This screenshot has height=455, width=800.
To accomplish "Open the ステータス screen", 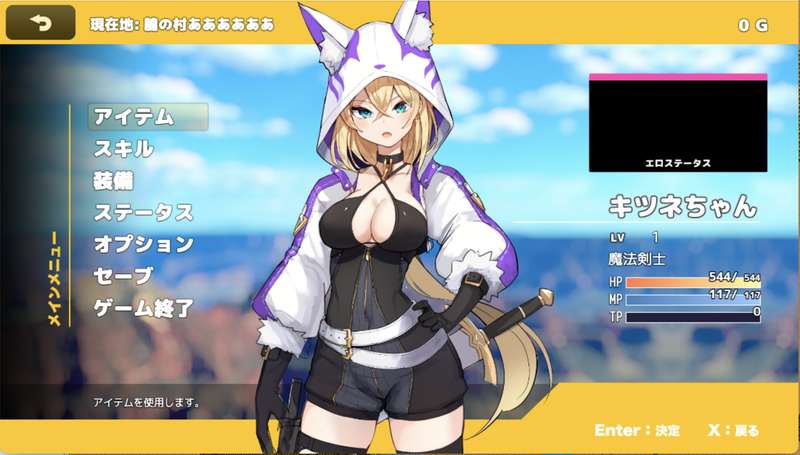I will (x=143, y=212).
